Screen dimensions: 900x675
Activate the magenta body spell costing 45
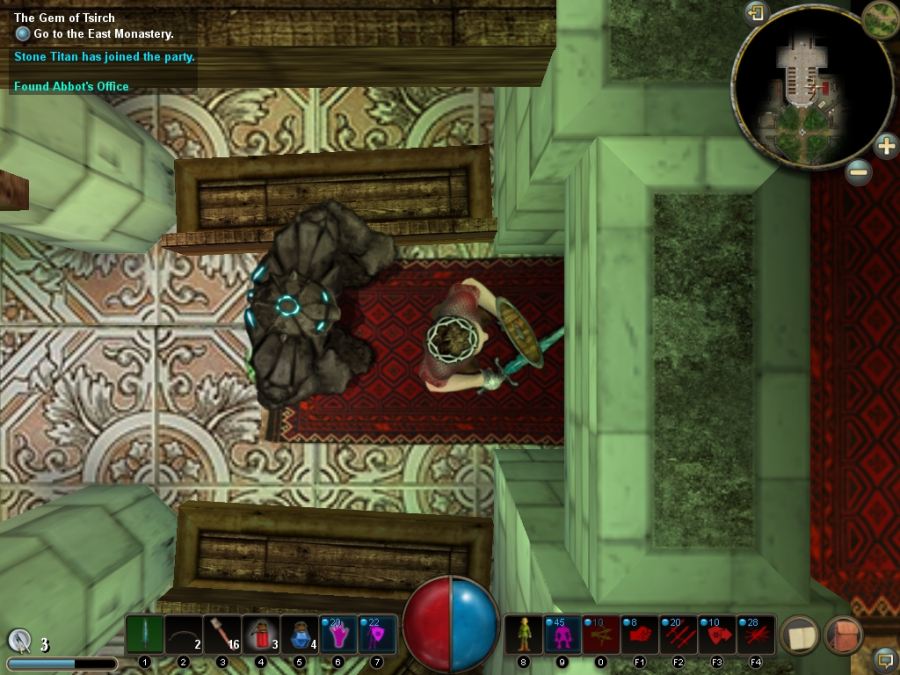pos(562,634)
